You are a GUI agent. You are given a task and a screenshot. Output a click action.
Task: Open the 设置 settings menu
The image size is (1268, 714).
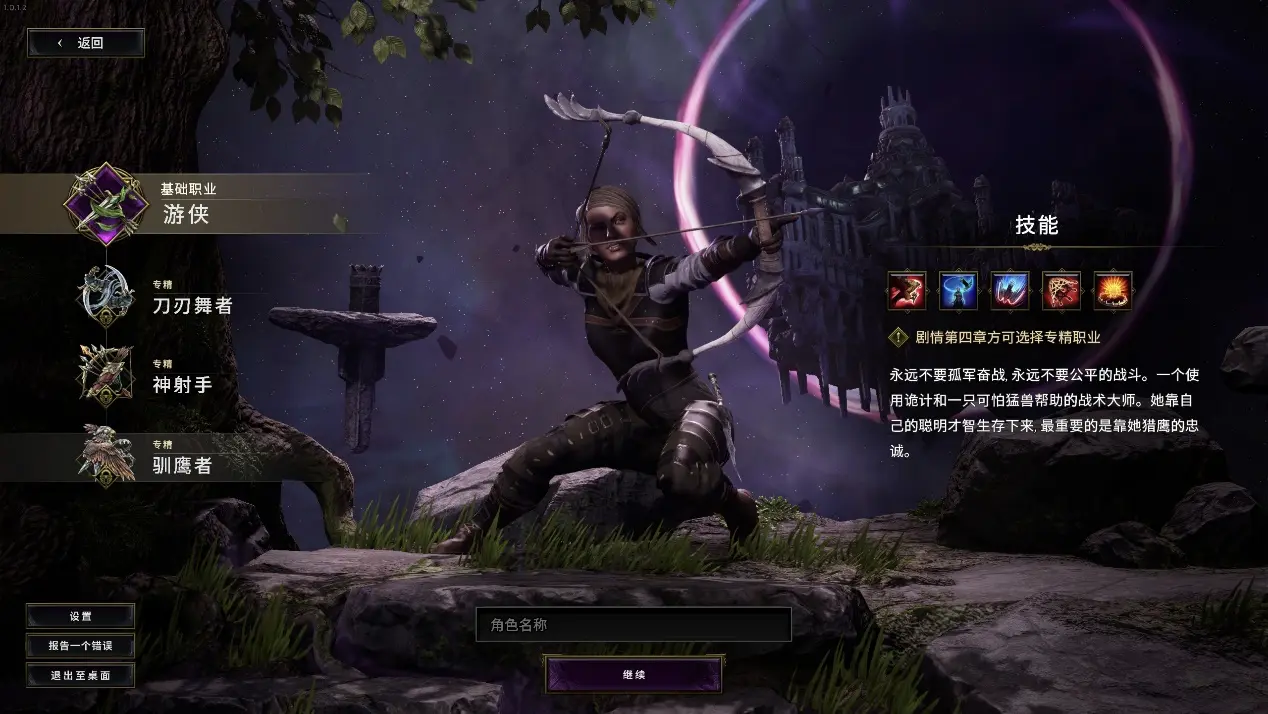click(x=80, y=617)
